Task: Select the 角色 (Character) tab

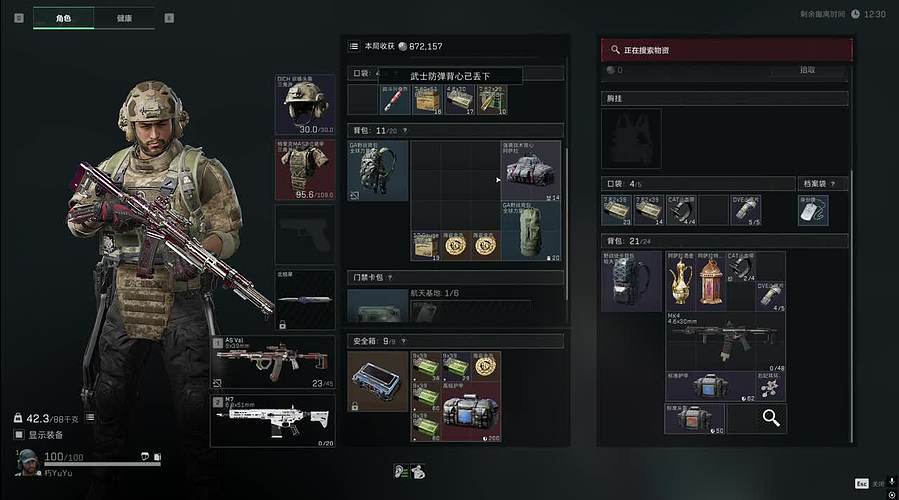Action: tap(64, 18)
